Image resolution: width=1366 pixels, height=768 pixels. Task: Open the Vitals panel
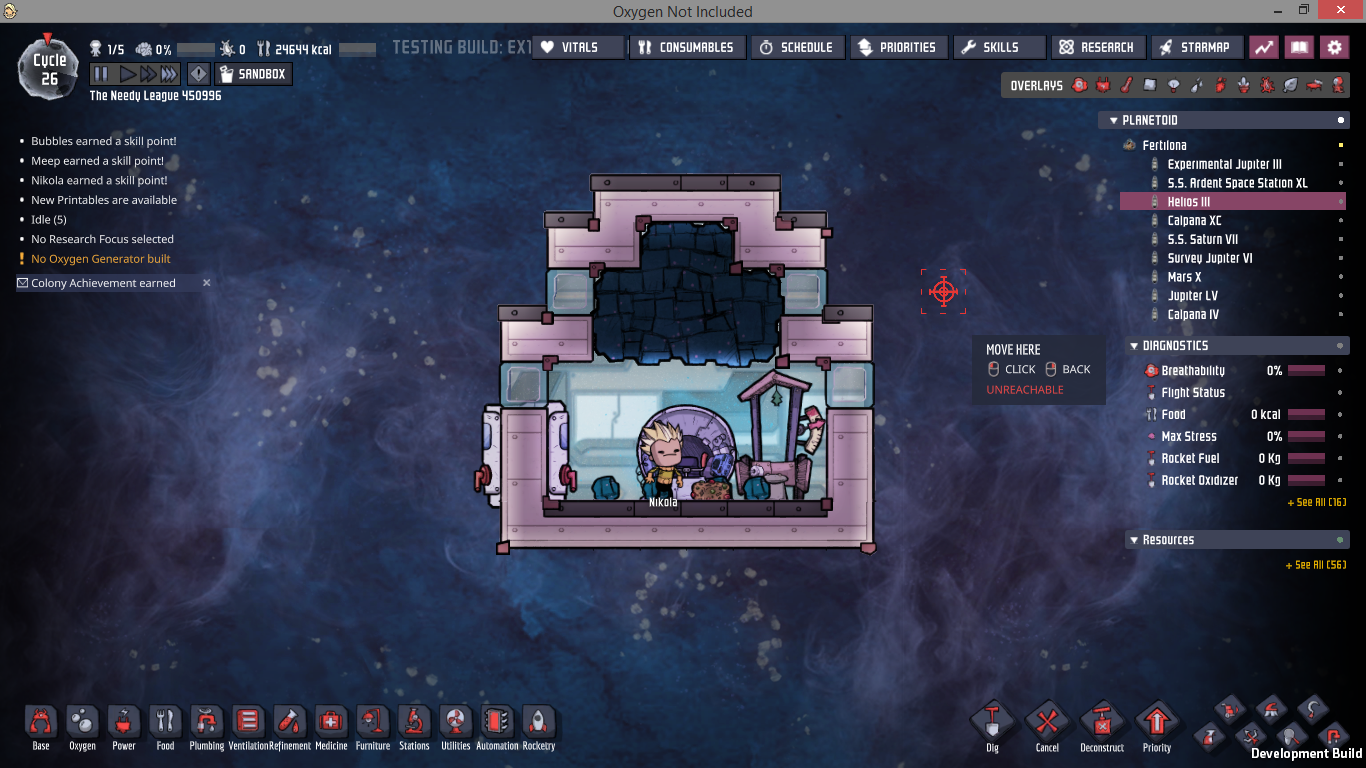tap(577, 47)
